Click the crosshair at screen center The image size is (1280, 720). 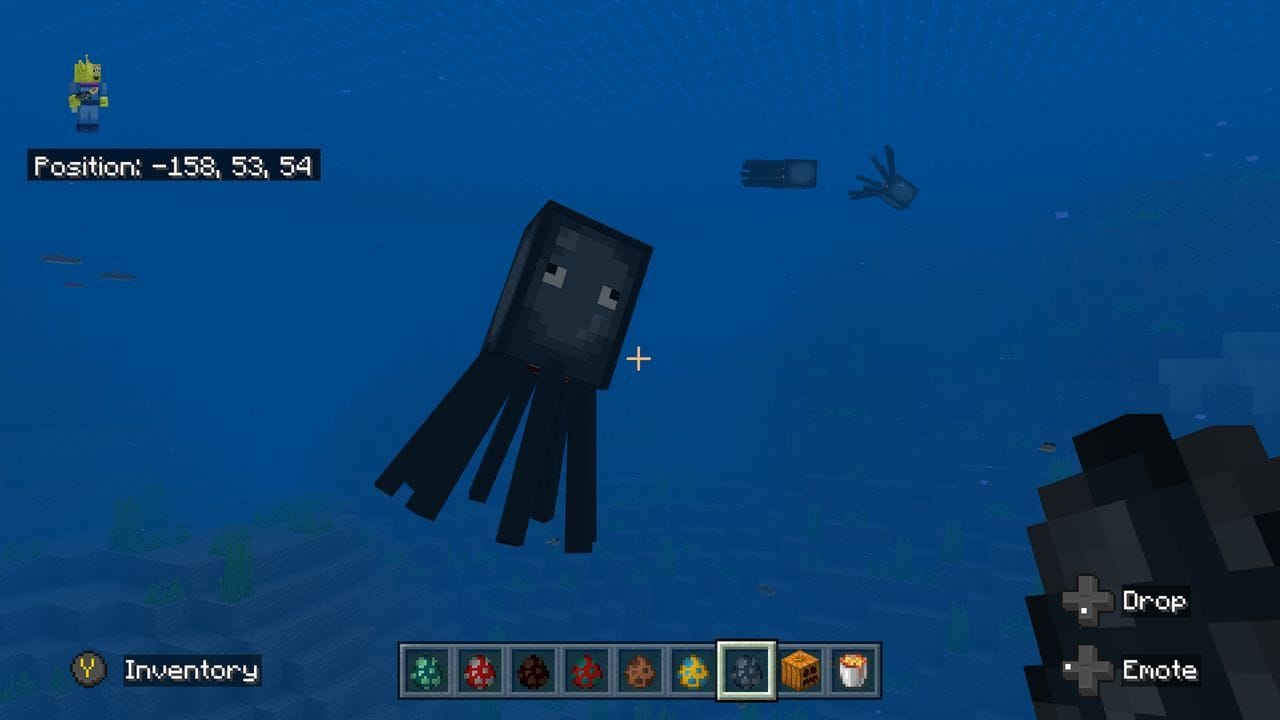[x=638, y=356]
